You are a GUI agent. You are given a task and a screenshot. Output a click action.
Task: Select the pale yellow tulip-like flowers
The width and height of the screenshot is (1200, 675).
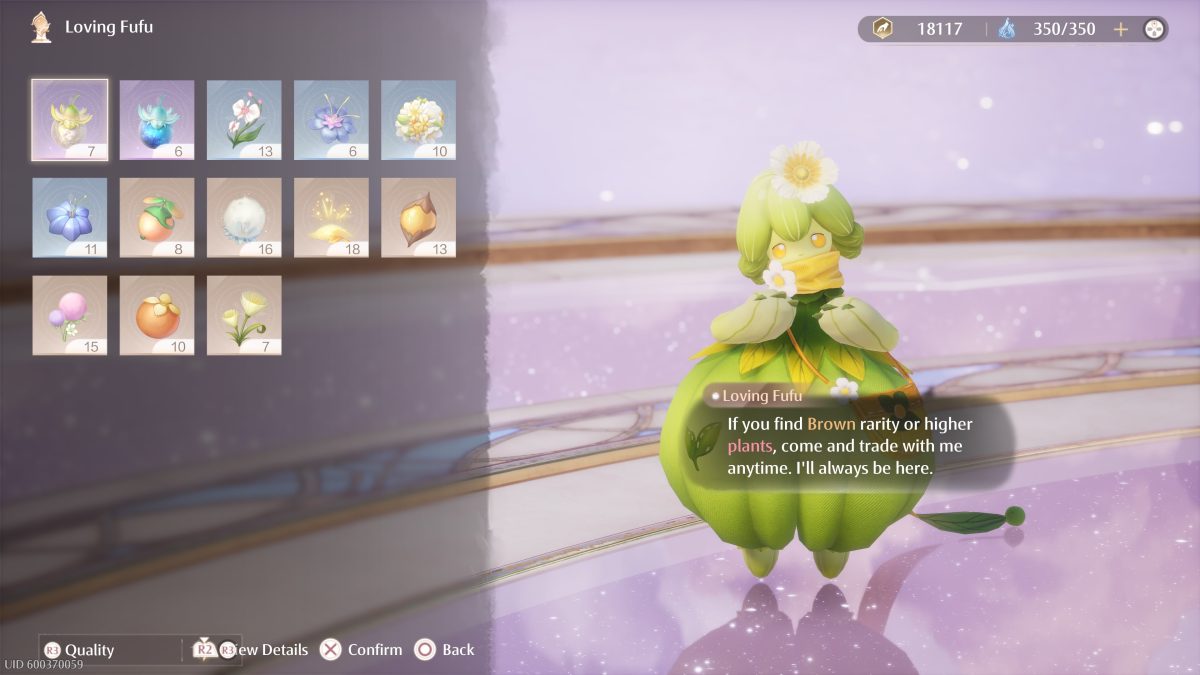(243, 315)
